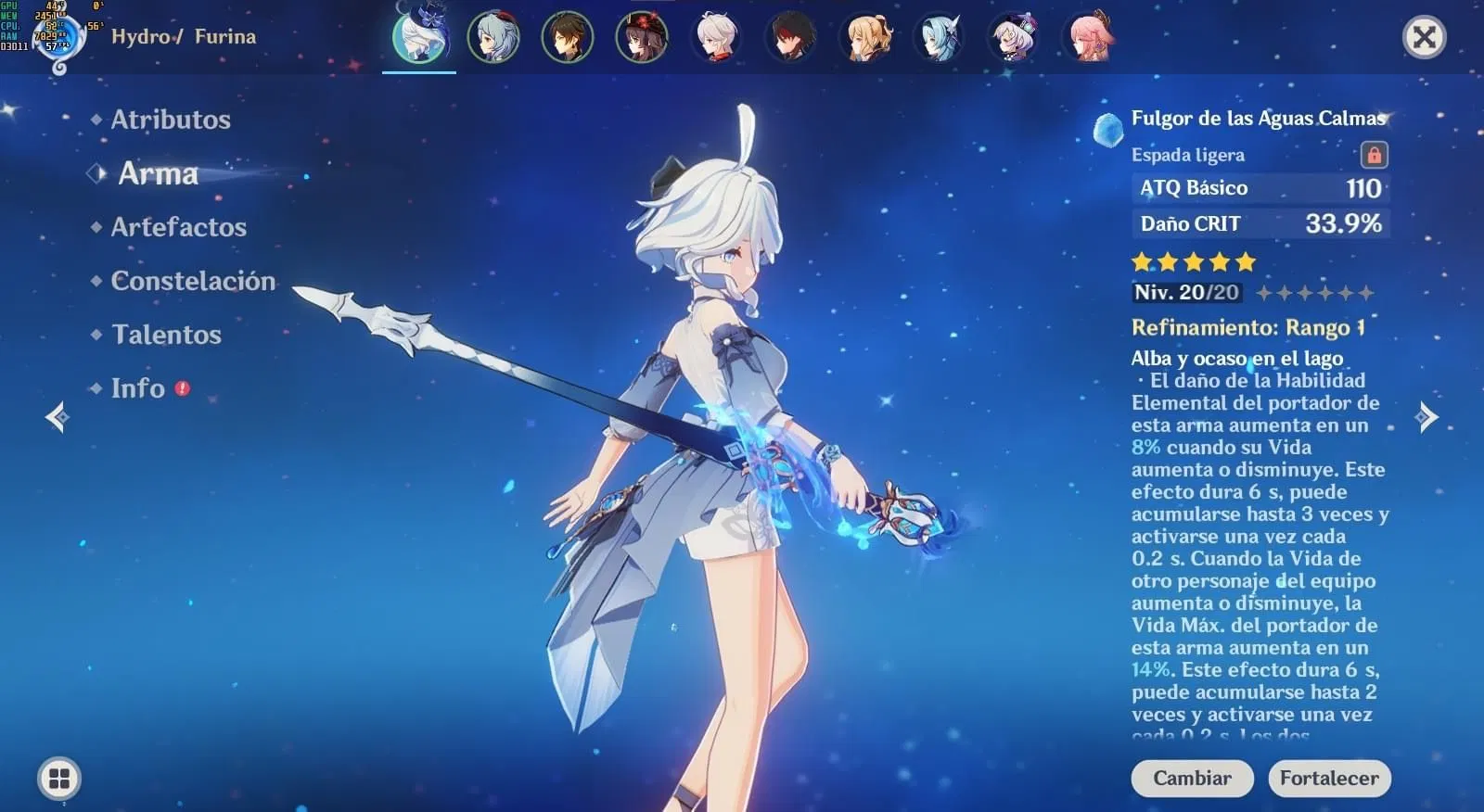Switch to Ganyu's portrait in the character bar
This screenshot has width=1484, height=812.
coord(493,39)
